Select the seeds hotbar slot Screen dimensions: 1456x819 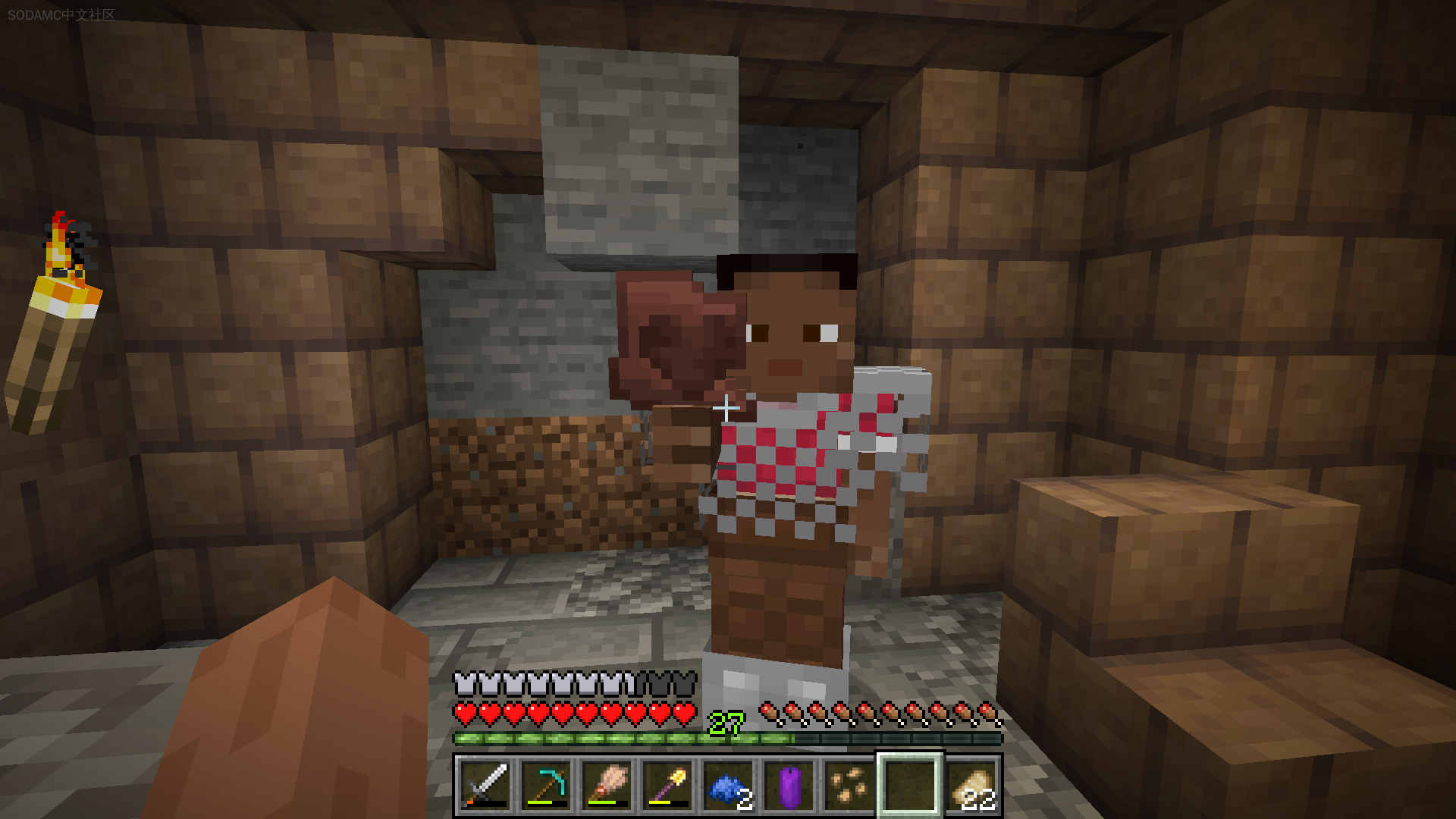[849, 786]
